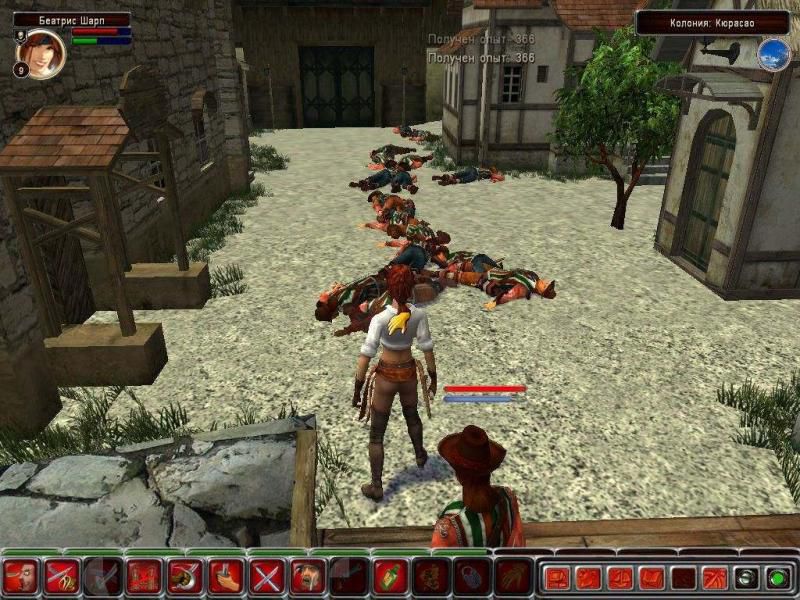Click Beatrice Sharp's character portrait
800x600 pixels.
(x=41, y=53)
